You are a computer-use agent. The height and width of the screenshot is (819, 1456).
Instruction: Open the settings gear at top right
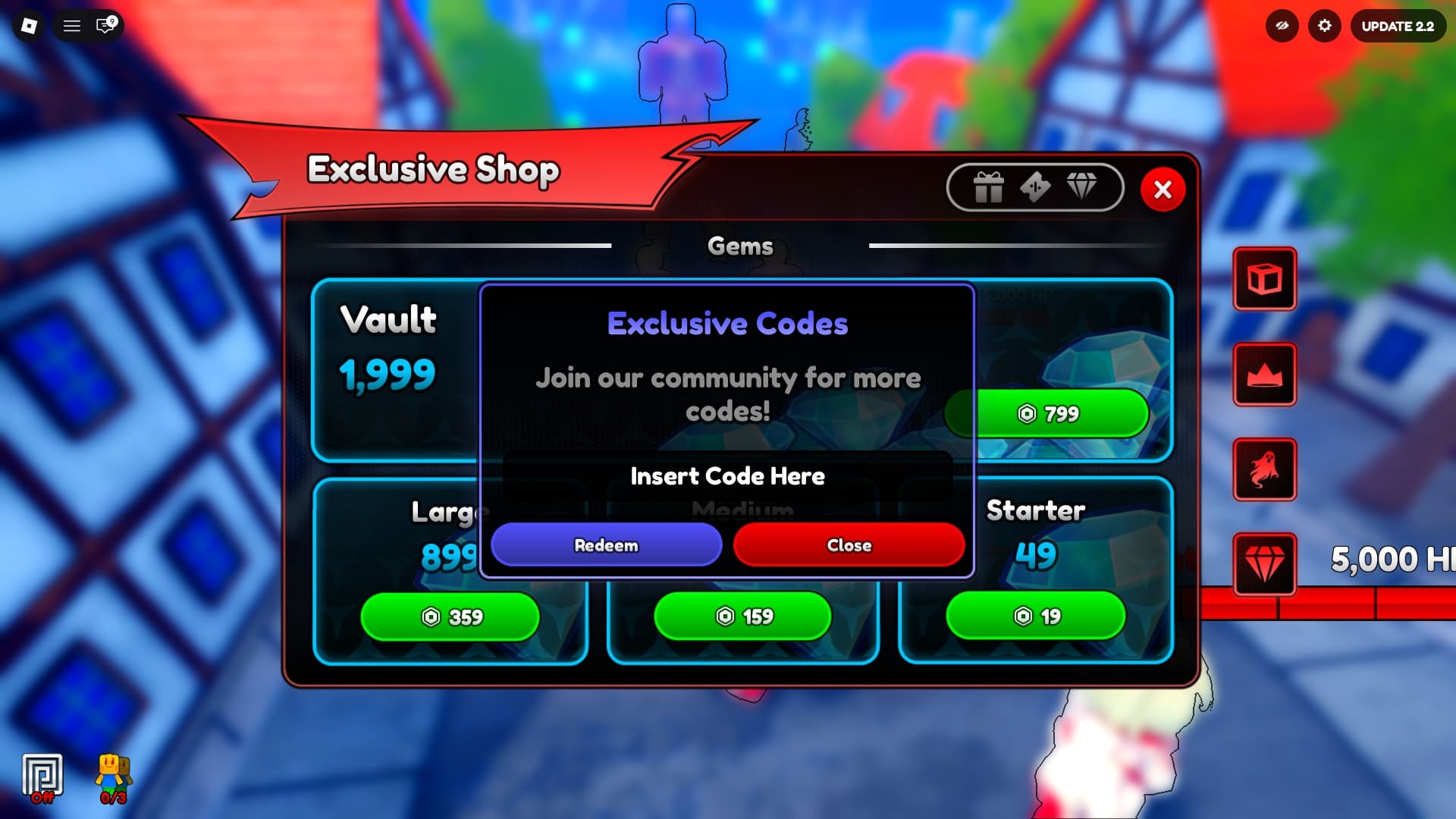pyautogui.click(x=1326, y=26)
